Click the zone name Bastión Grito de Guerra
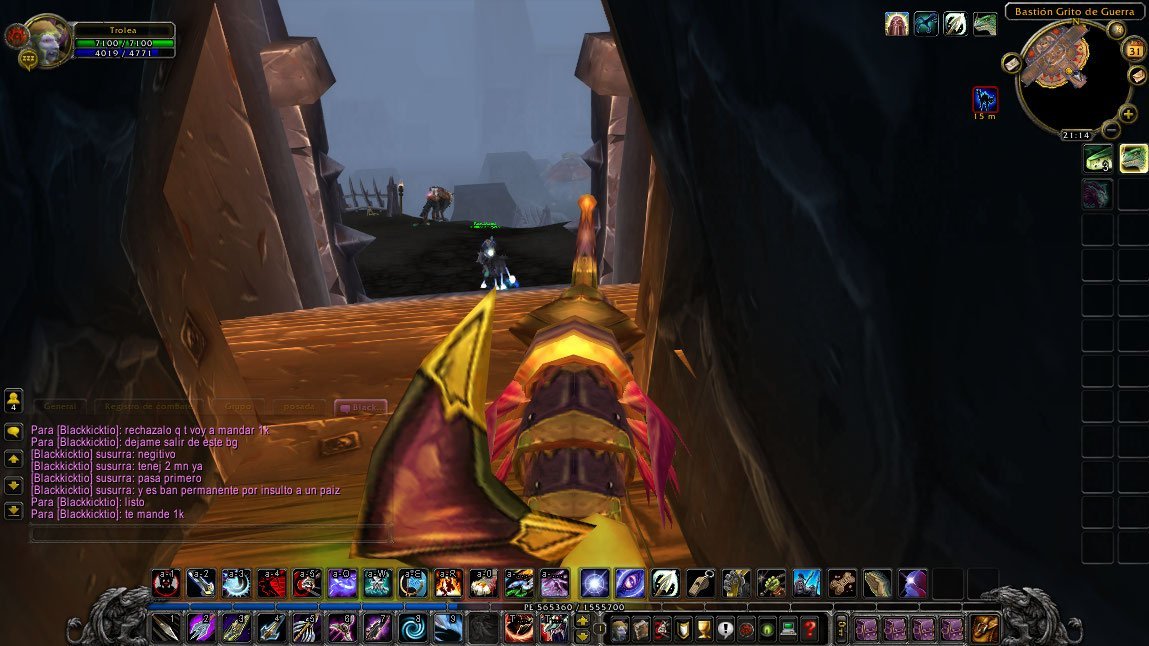The image size is (1149, 646). pyautogui.click(x=1074, y=12)
